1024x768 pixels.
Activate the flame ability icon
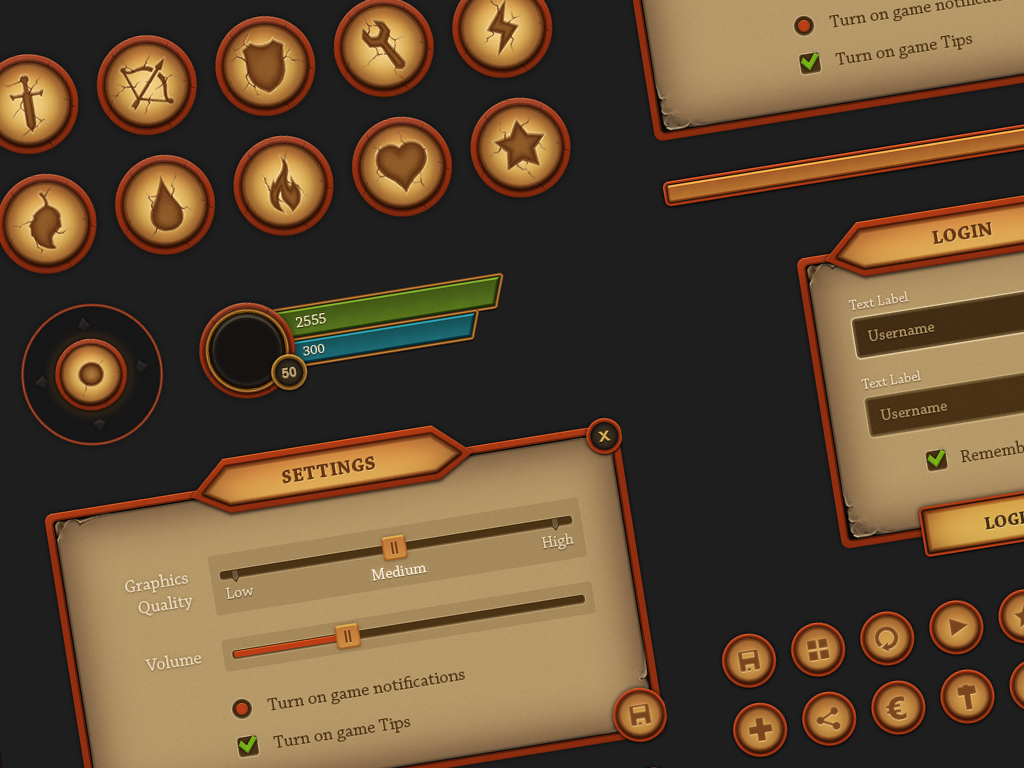[x=283, y=185]
